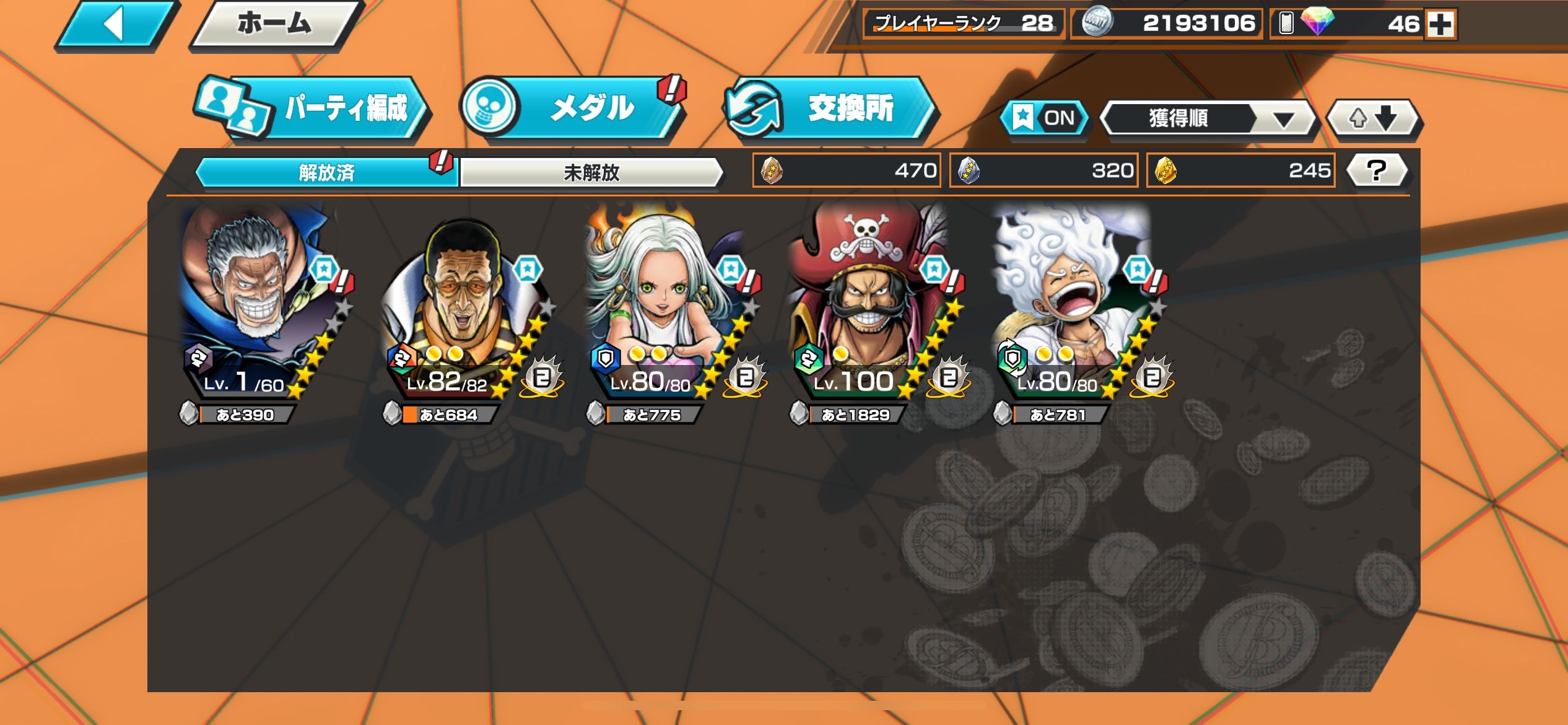Return to ホーム screen

274,25
